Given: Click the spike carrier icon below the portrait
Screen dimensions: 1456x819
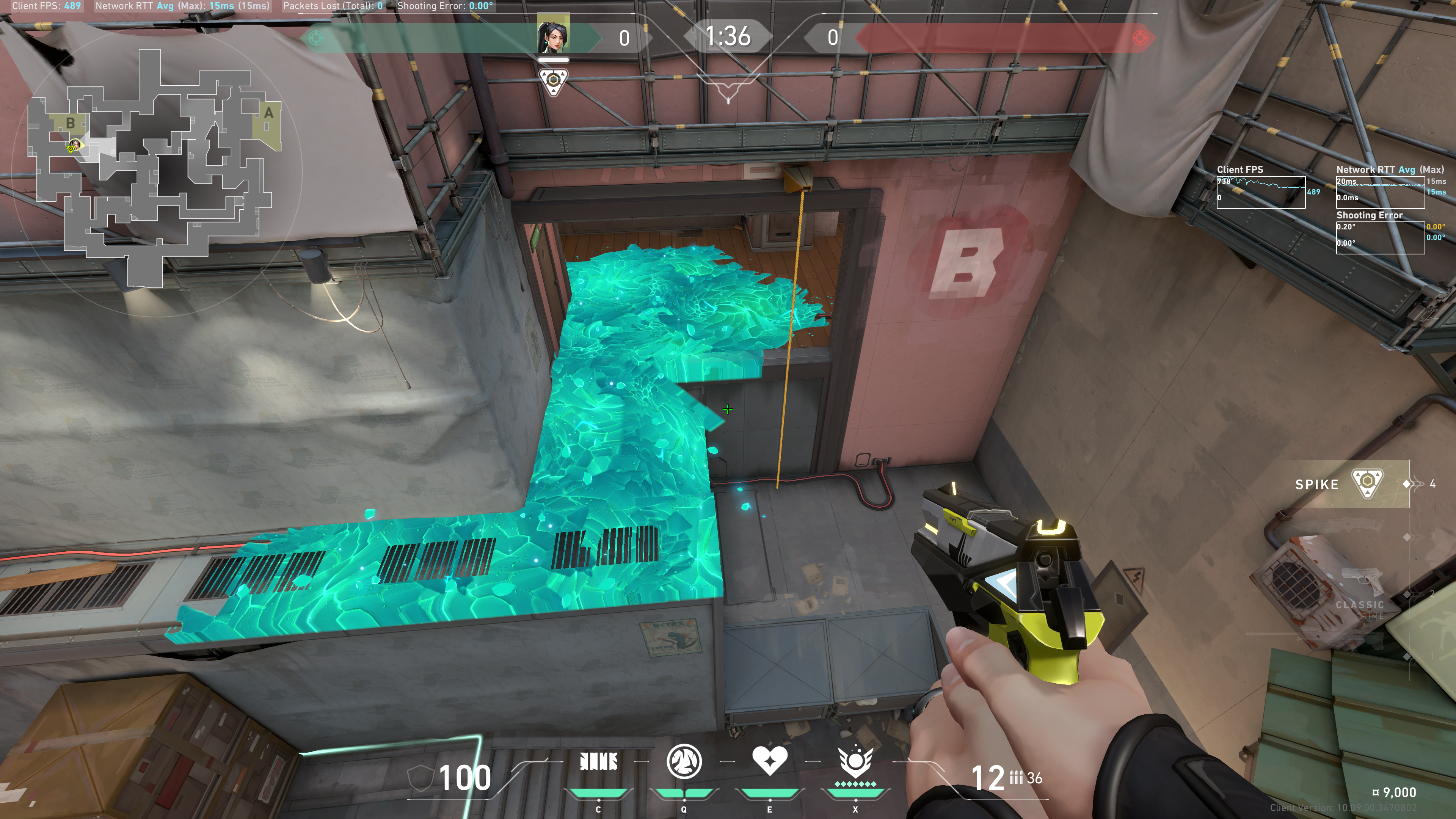Looking at the screenshot, I should 553,81.
